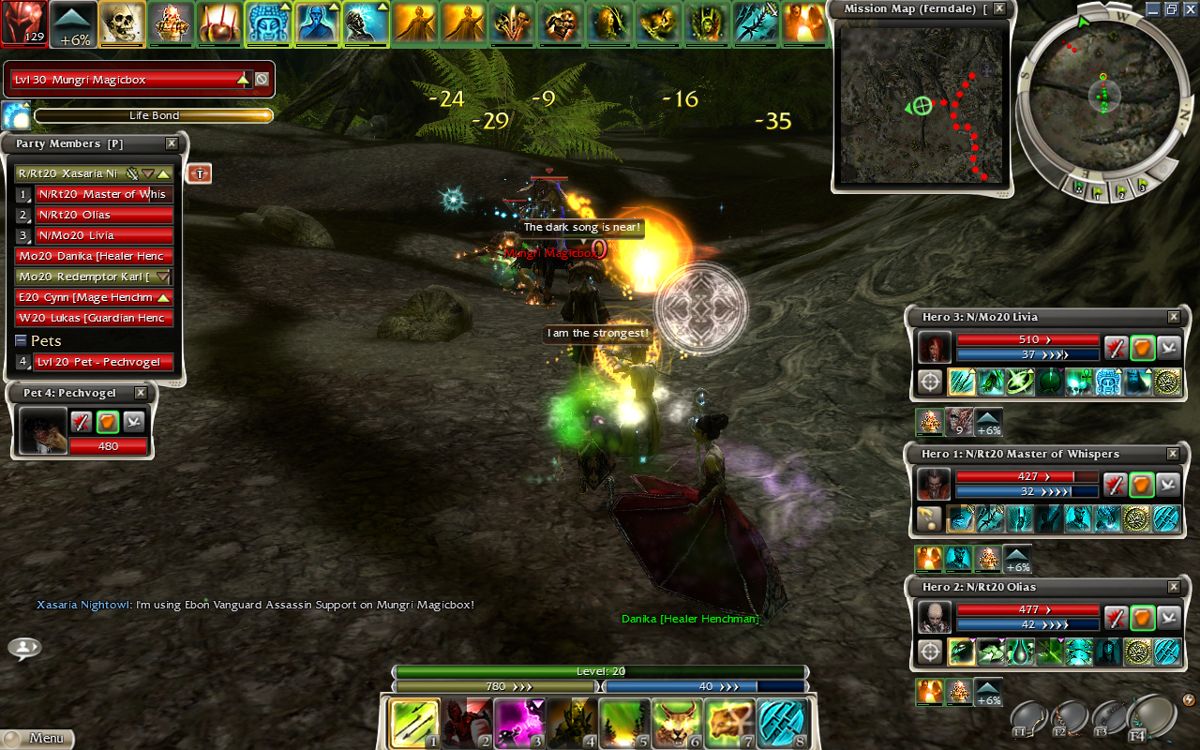Activate the green arrows skill in slot 1

pyautogui.click(x=413, y=723)
